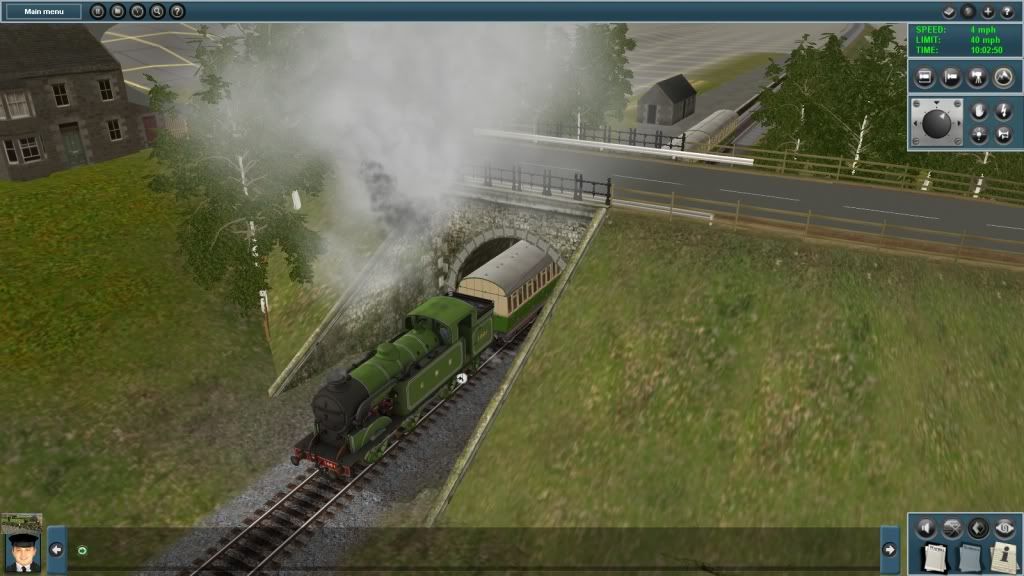Pause the game with the pause icon

[98, 11]
